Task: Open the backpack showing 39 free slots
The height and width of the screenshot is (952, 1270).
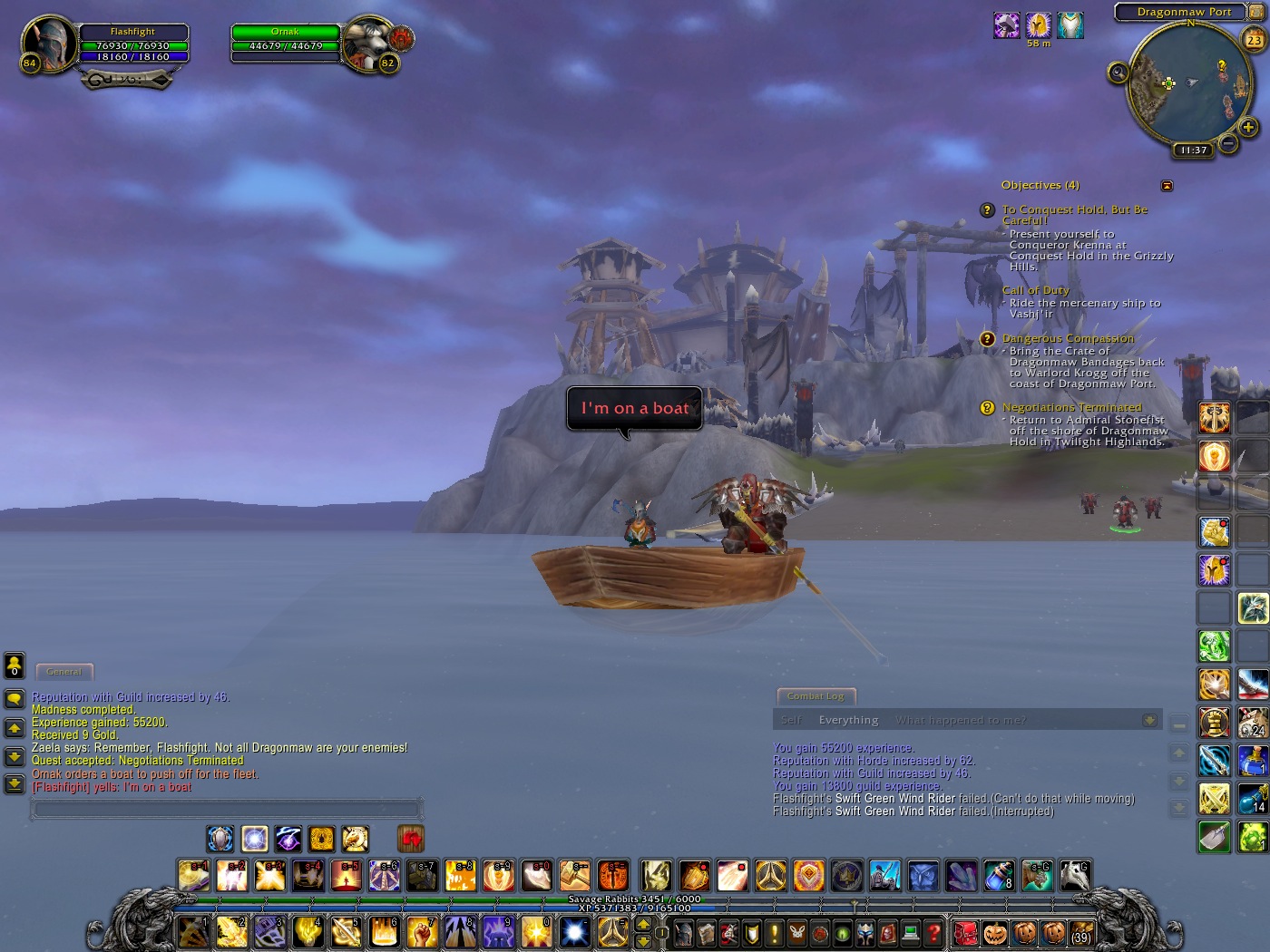Action: click(x=1080, y=933)
